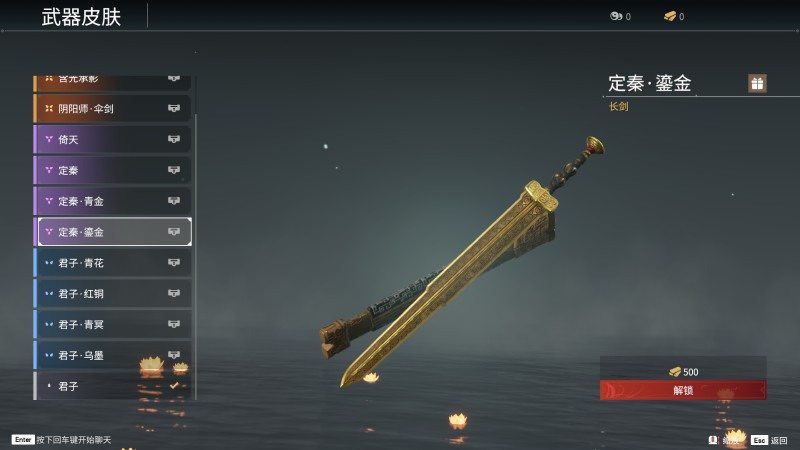This screenshot has width=800, height=450.
Task: Choose the 君子·青花 skin
Action: coord(112,263)
